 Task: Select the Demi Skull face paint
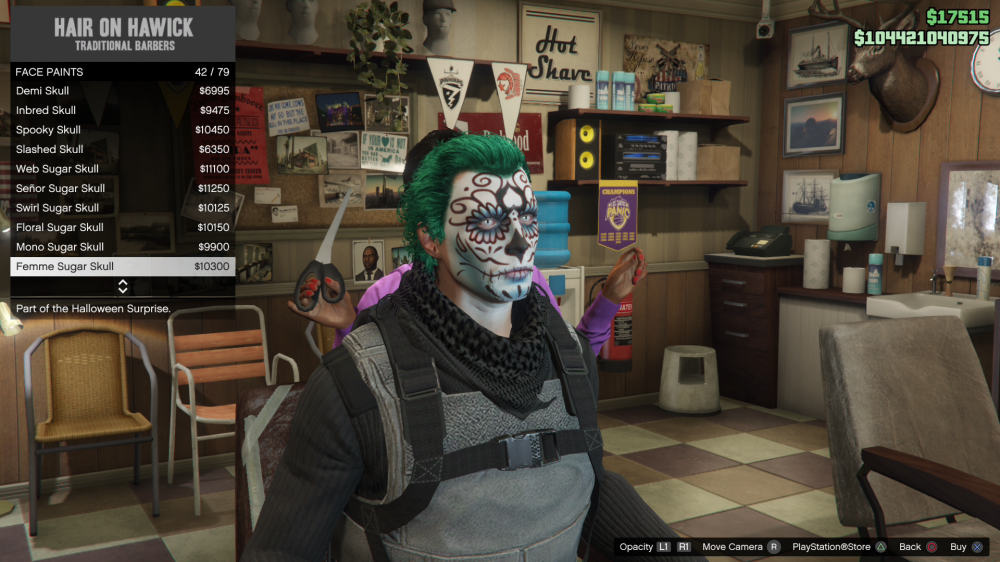click(x=122, y=91)
